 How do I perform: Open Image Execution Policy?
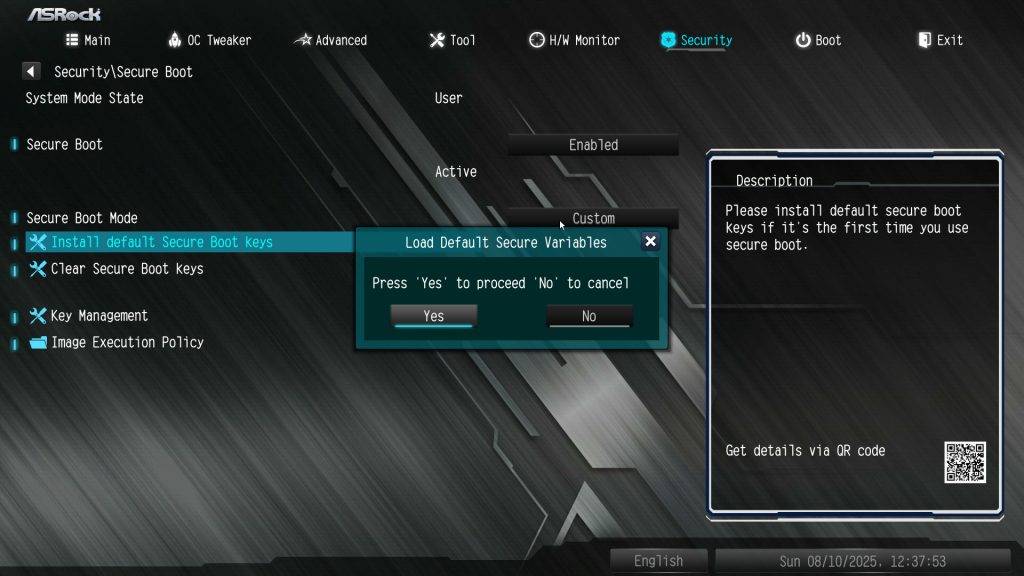coord(126,342)
